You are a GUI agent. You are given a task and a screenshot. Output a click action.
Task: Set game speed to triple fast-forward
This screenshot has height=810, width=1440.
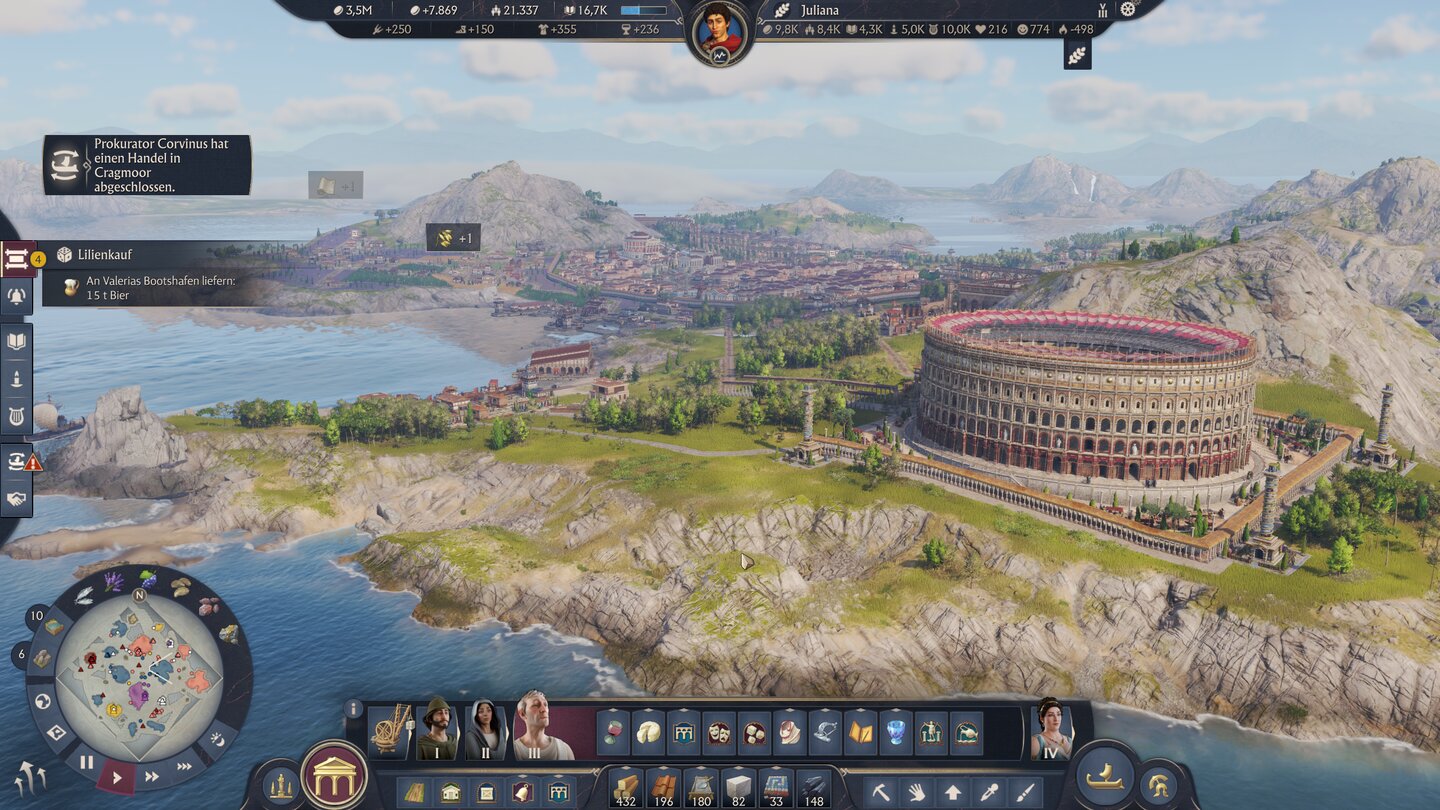tap(185, 767)
